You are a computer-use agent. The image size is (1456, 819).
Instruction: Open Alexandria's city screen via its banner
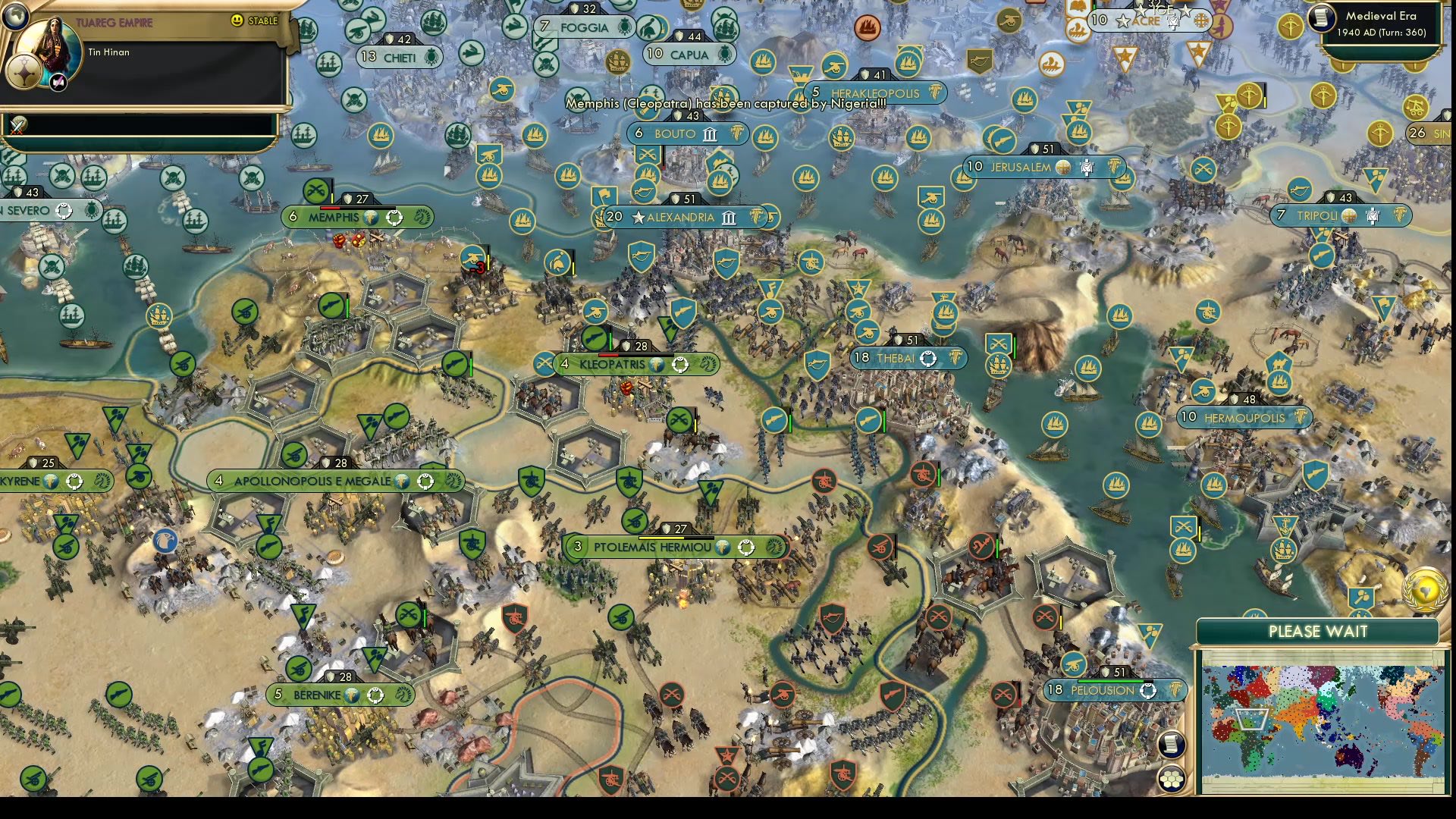click(679, 218)
